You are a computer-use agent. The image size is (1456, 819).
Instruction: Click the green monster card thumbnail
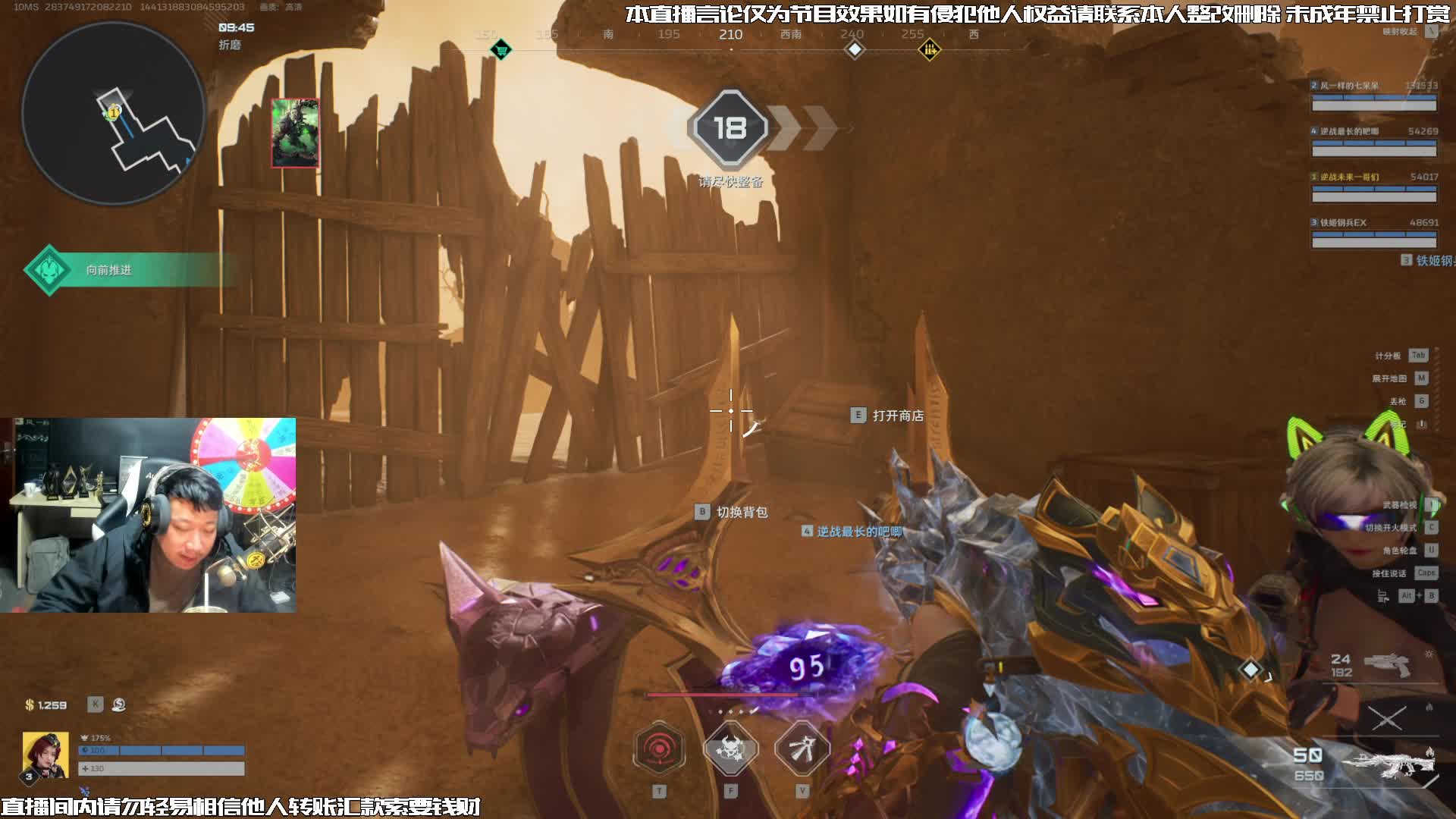tap(295, 133)
